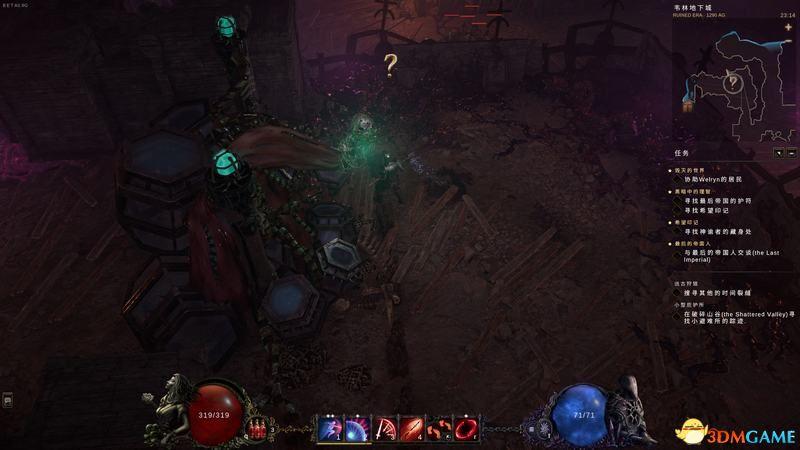Activate the first blue dash skill
The height and width of the screenshot is (450, 800).
[x=329, y=429]
